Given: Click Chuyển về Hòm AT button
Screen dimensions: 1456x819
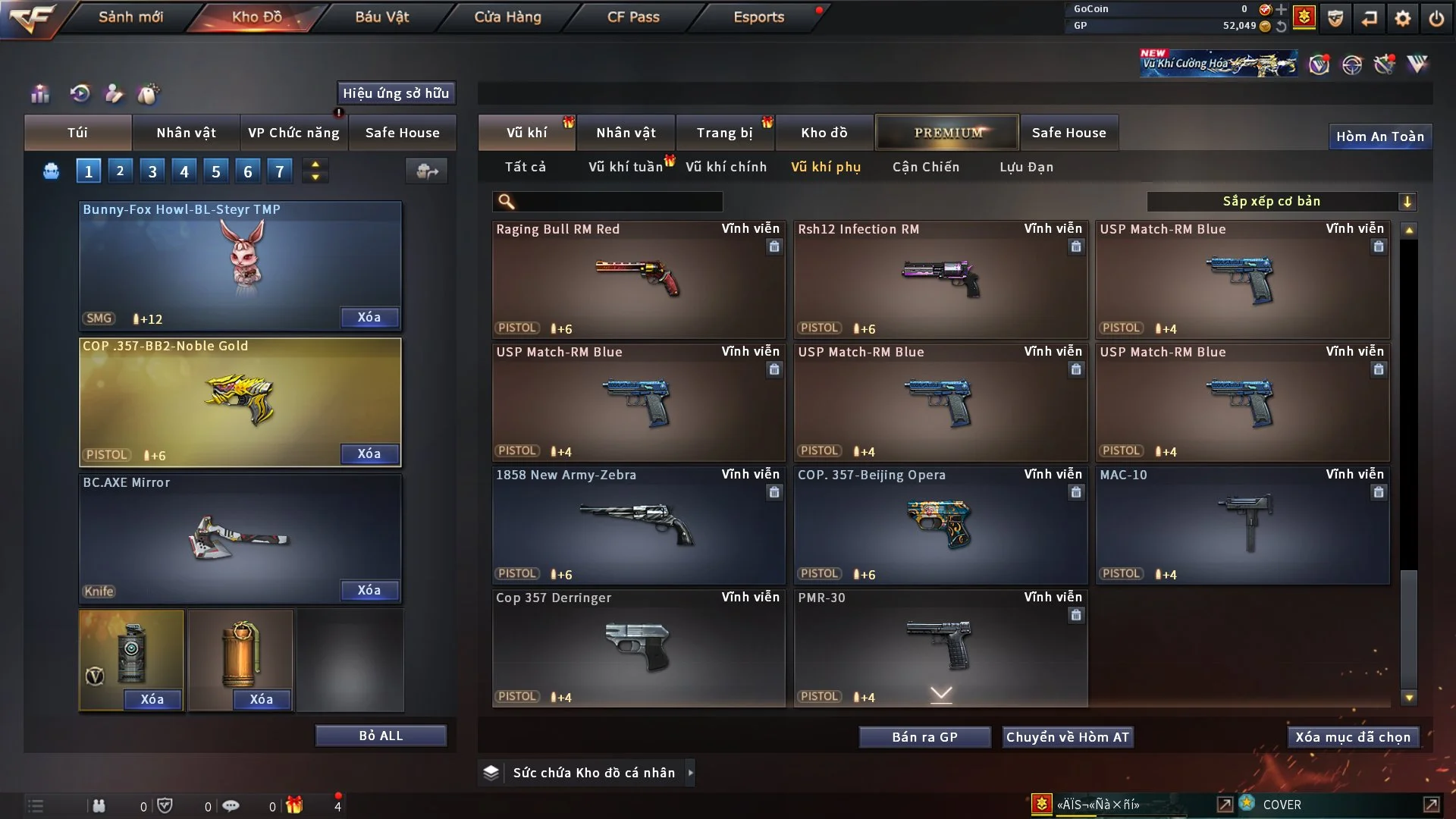Looking at the screenshot, I should pos(1068,737).
